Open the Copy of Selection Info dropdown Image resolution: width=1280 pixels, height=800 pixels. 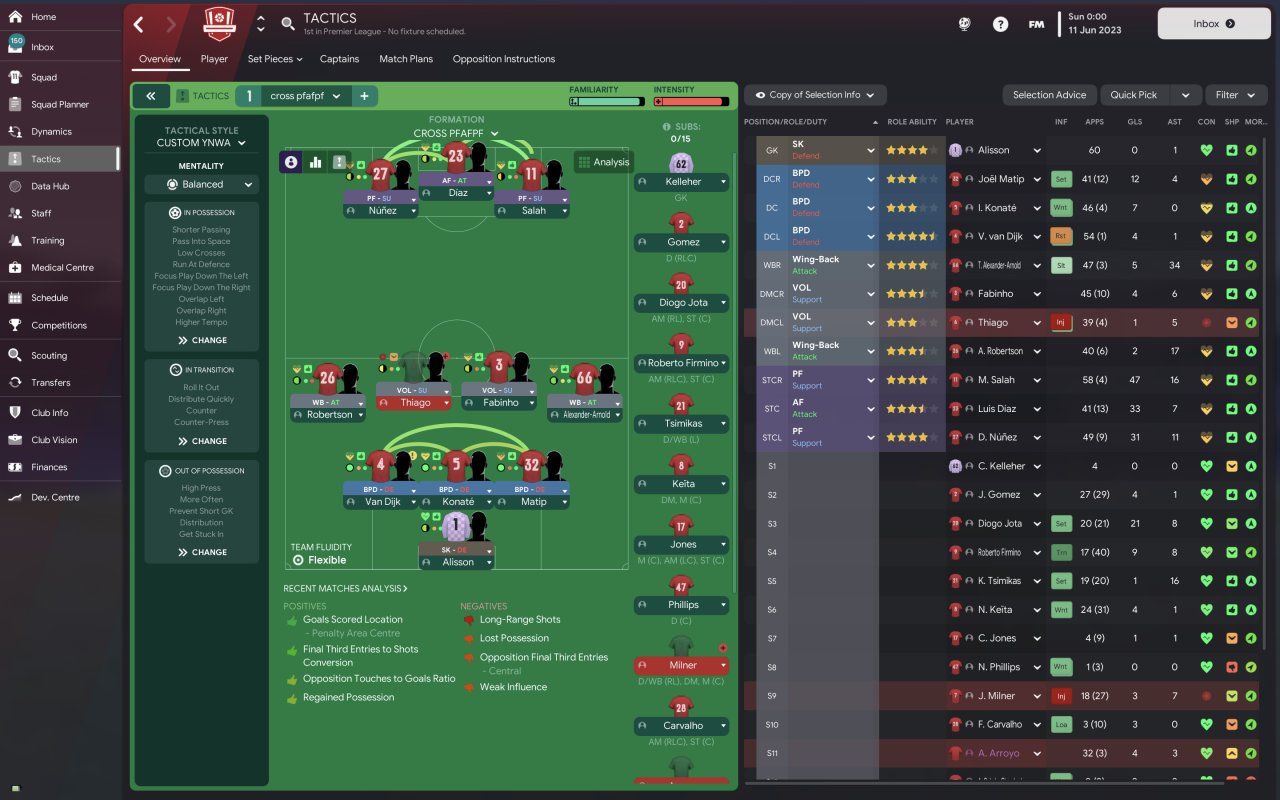click(815, 95)
